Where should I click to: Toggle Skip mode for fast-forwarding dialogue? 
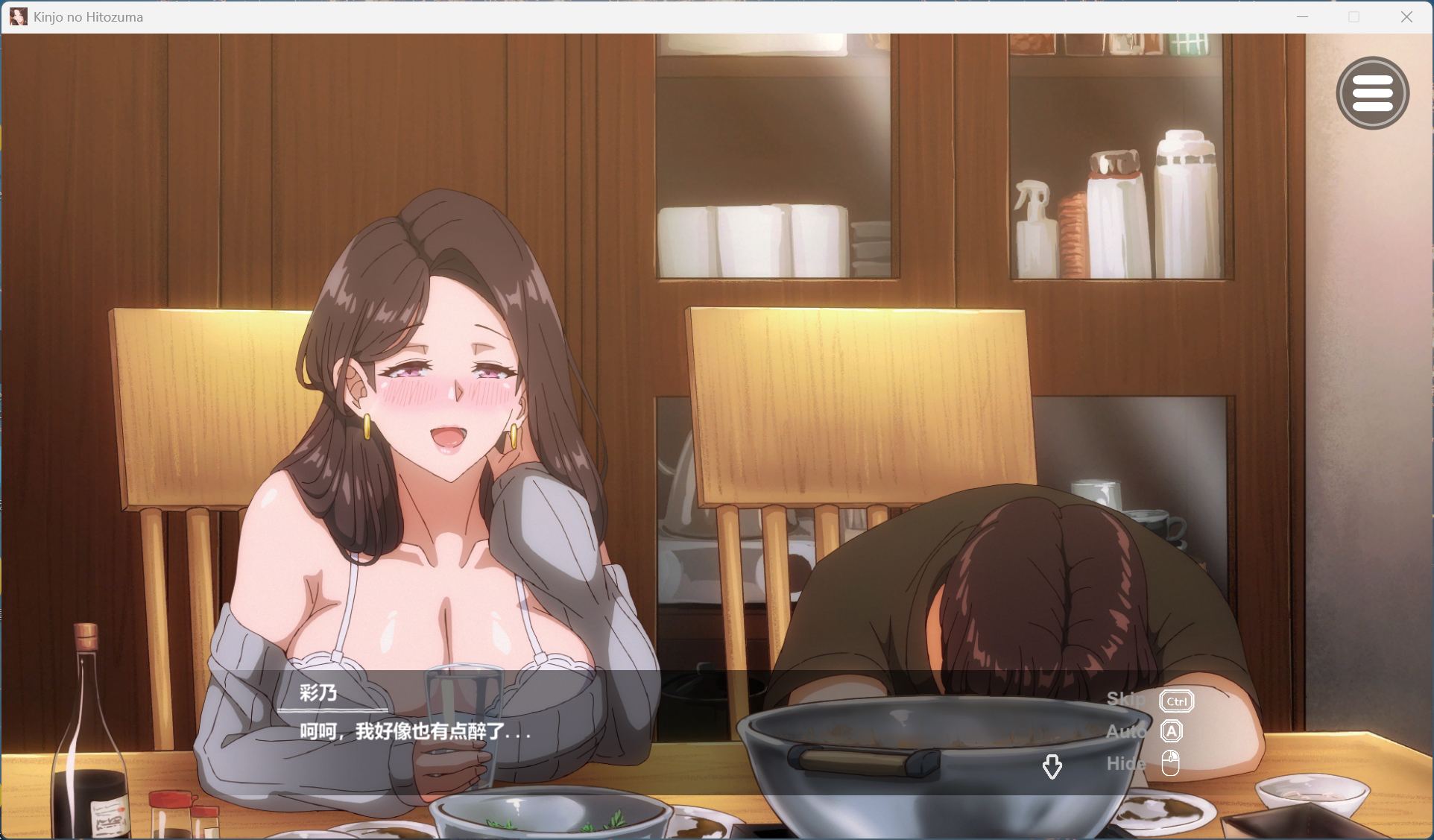pos(1127,700)
